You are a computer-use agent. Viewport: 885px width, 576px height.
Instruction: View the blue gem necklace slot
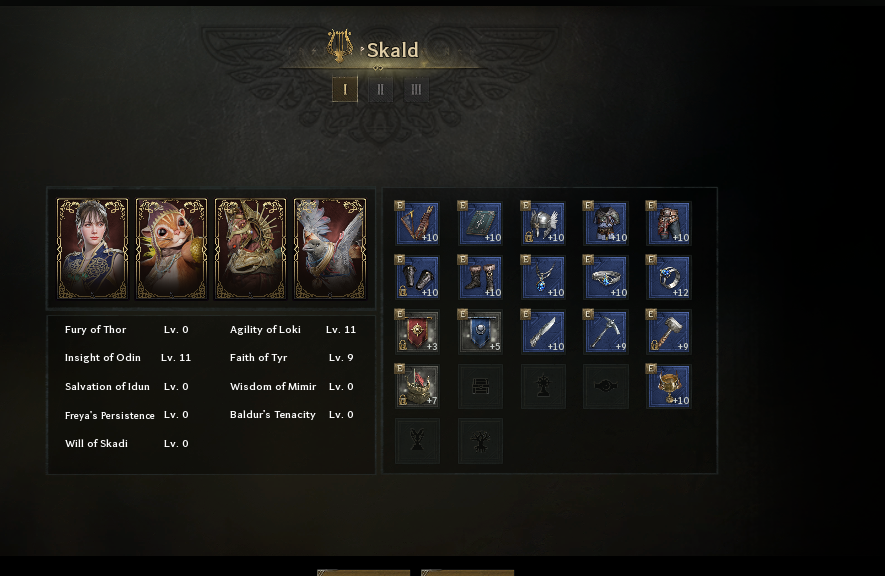543,277
